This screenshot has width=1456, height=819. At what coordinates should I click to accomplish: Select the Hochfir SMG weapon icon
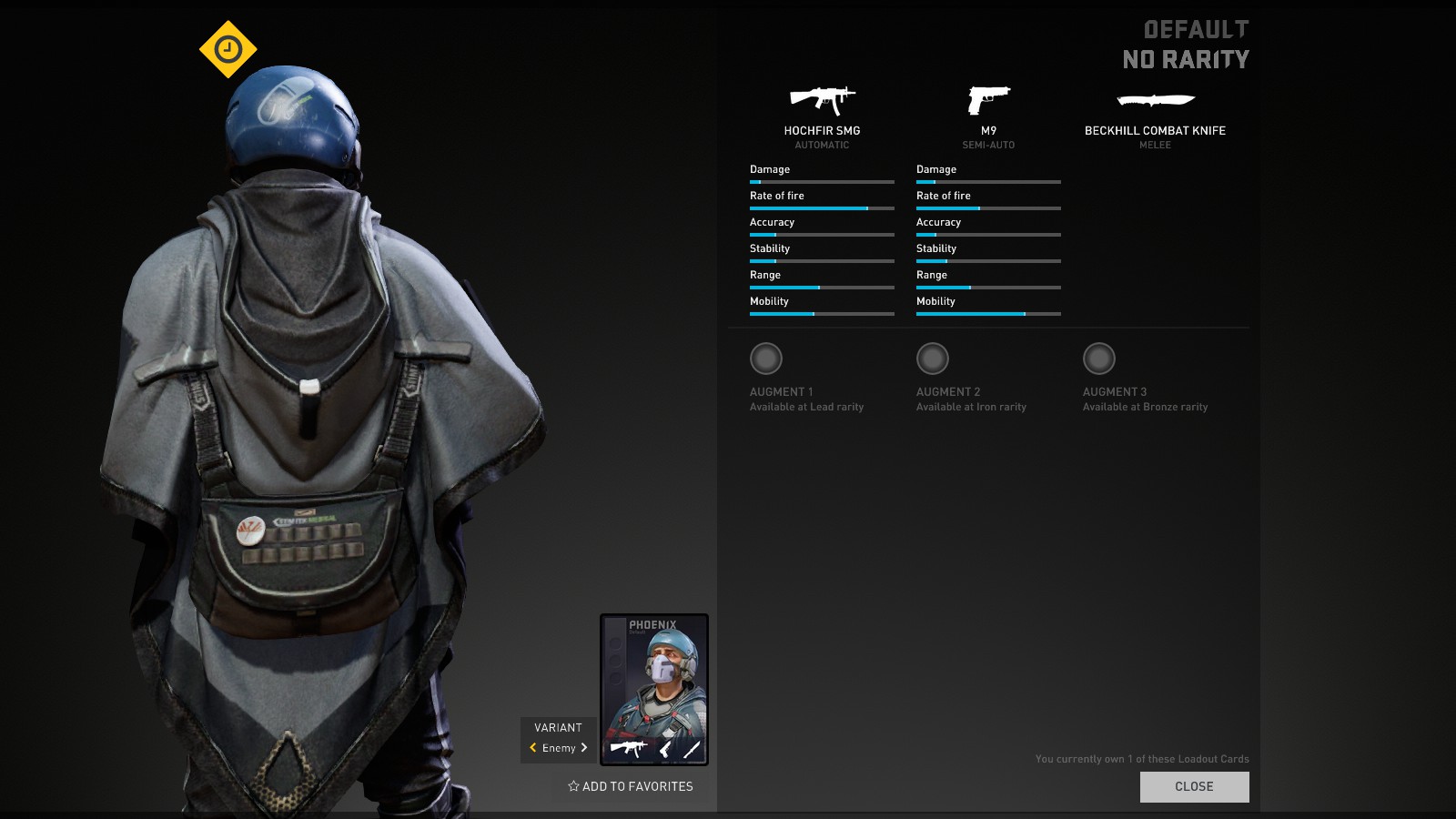(822, 99)
